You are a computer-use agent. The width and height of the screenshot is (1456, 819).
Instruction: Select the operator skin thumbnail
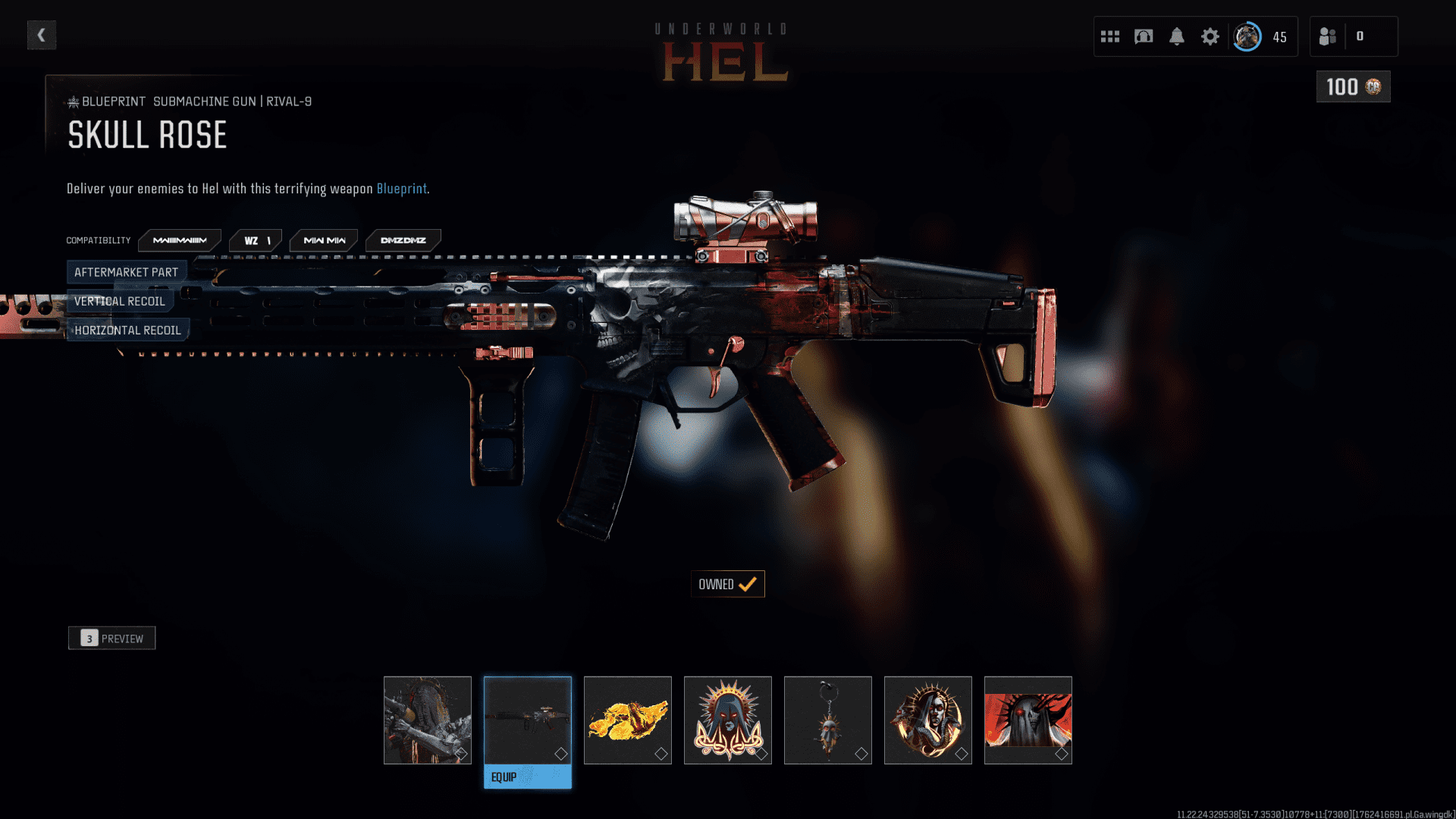click(x=428, y=720)
